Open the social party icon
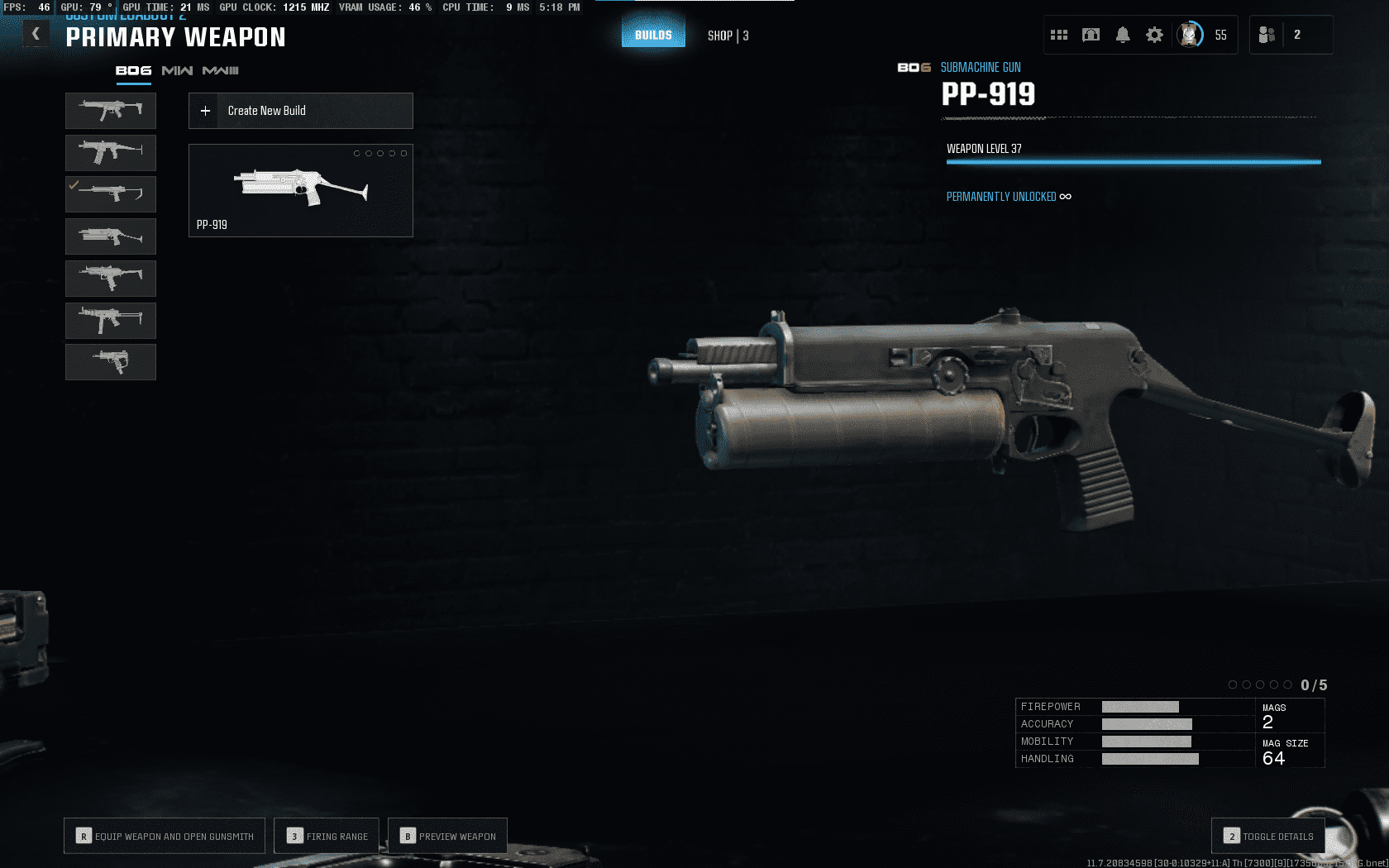Viewport: 1389px width, 868px height. (x=1267, y=35)
